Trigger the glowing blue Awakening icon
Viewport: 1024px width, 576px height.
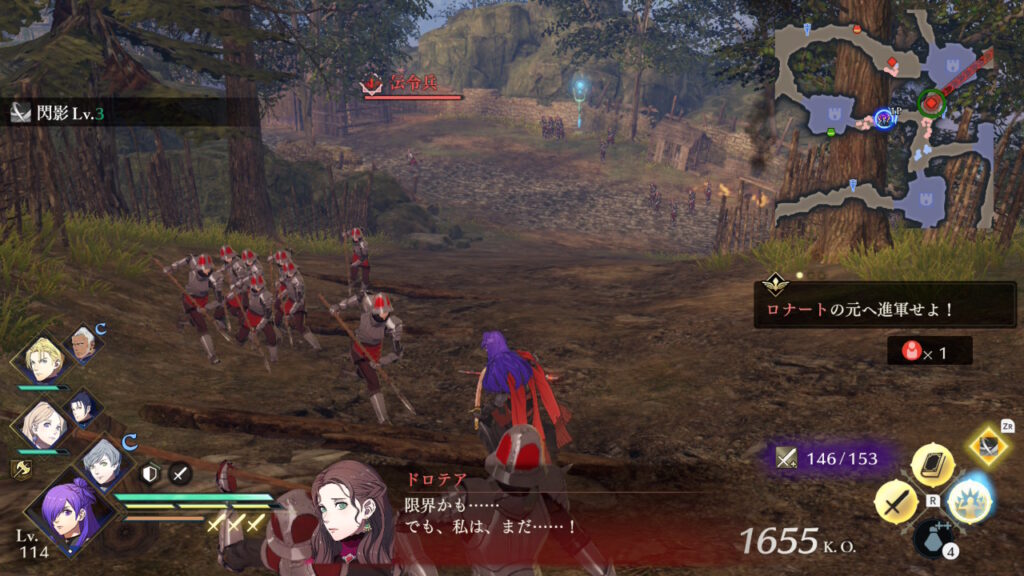(969, 502)
